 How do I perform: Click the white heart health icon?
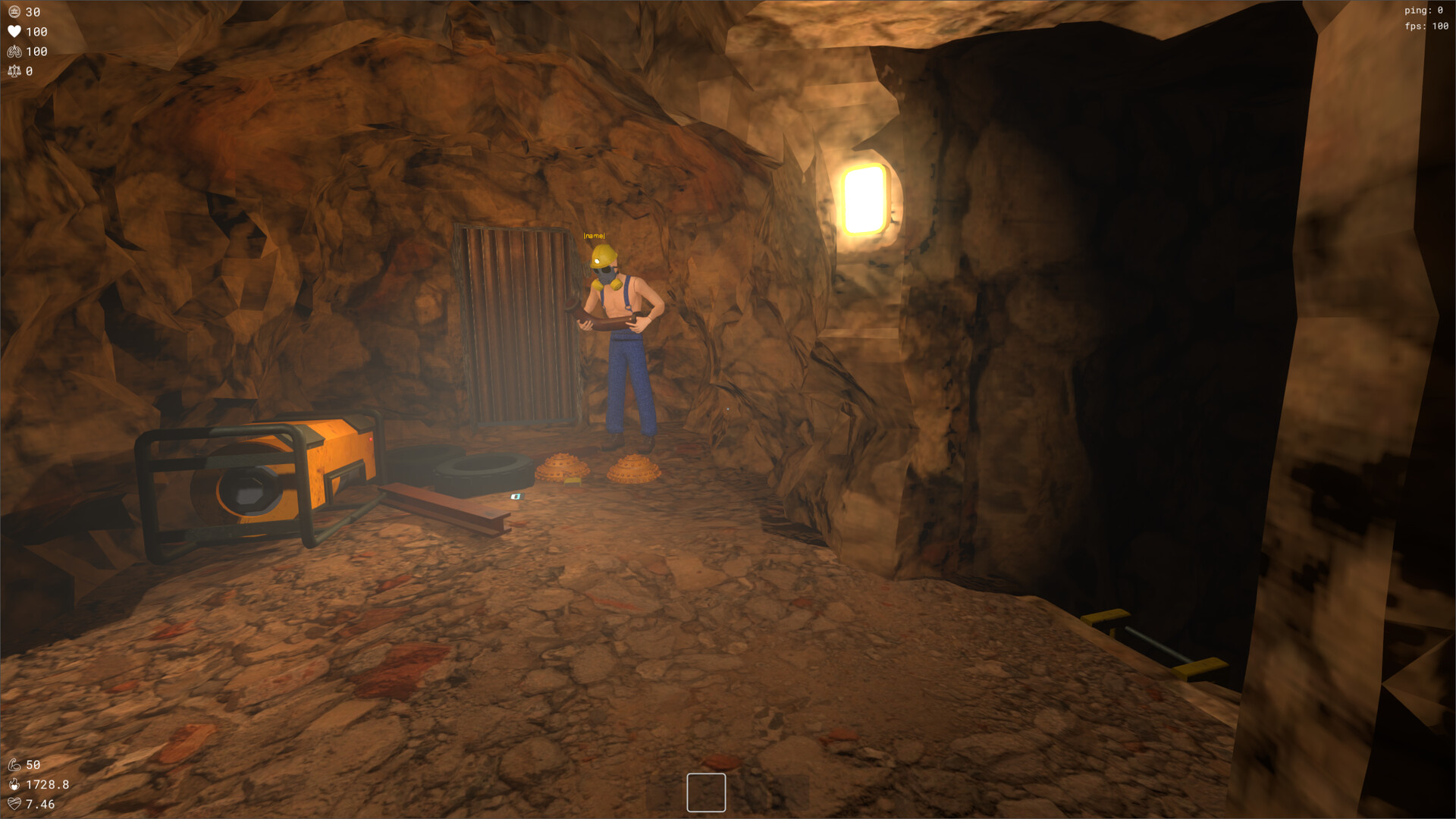coord(14,32)
